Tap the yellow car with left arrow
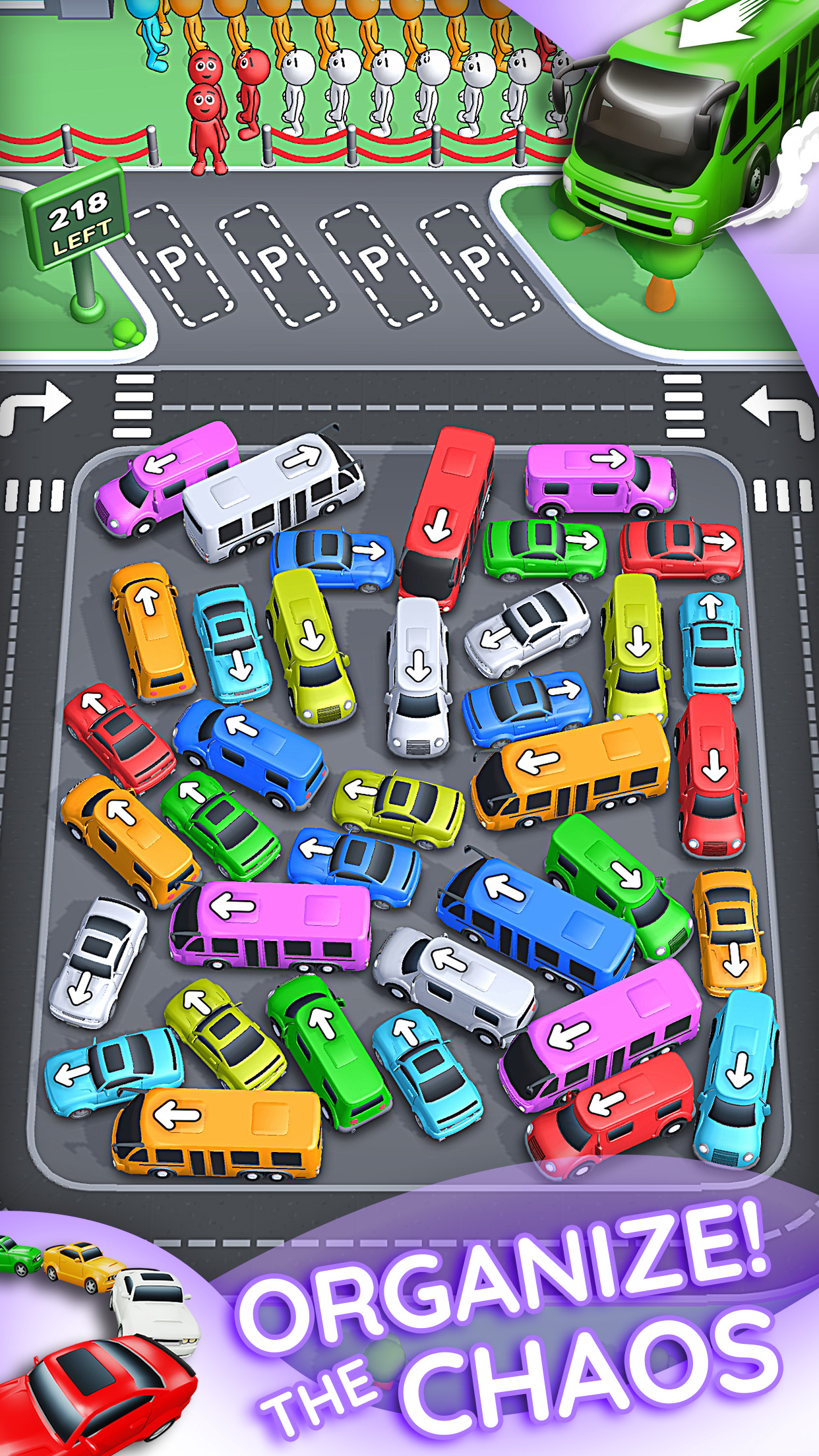This screenshot has width=819, height=1456. coord(398,808)
